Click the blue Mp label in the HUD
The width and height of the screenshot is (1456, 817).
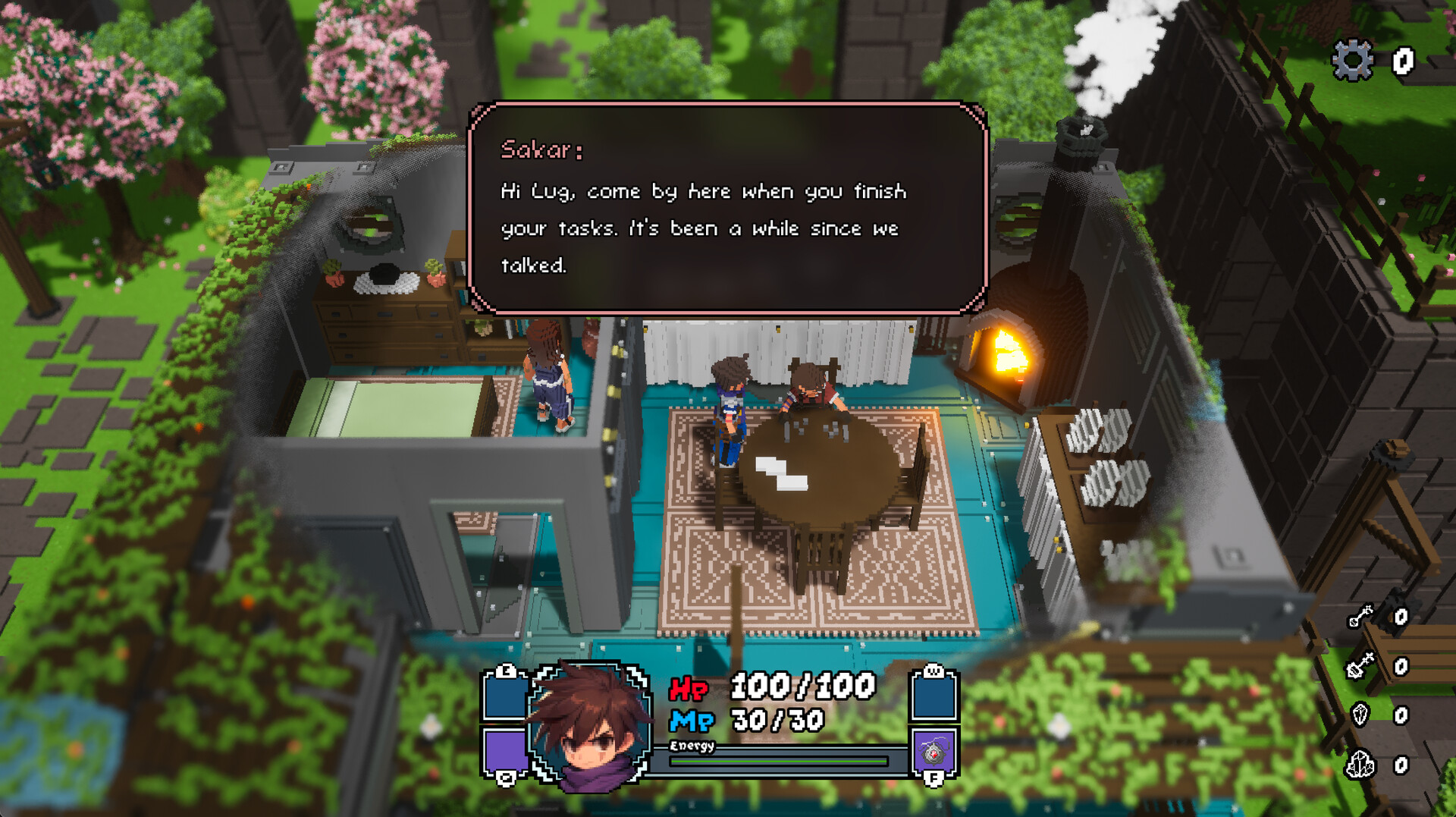692,720
